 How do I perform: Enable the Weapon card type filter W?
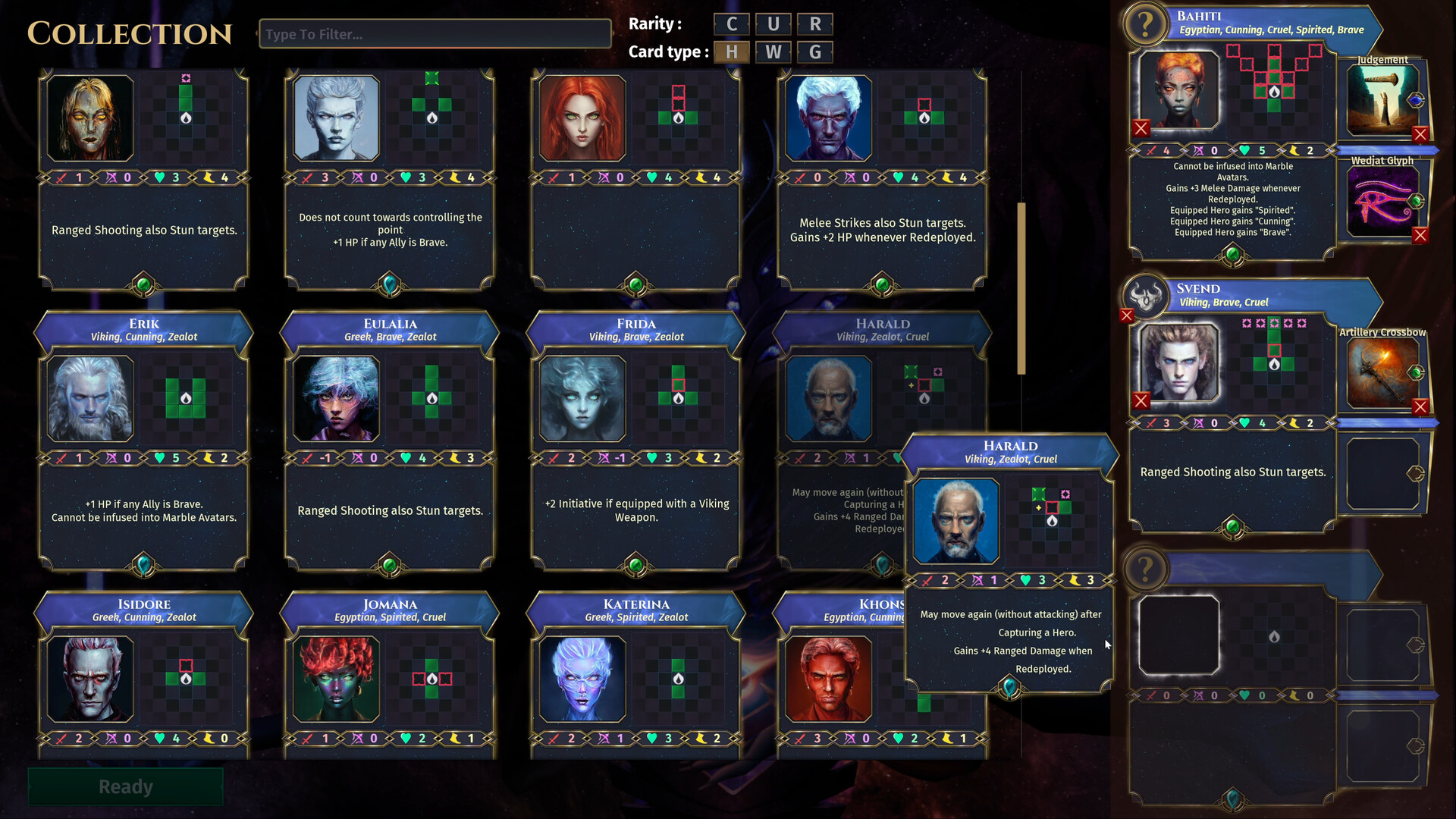click(x=773, y=52)
